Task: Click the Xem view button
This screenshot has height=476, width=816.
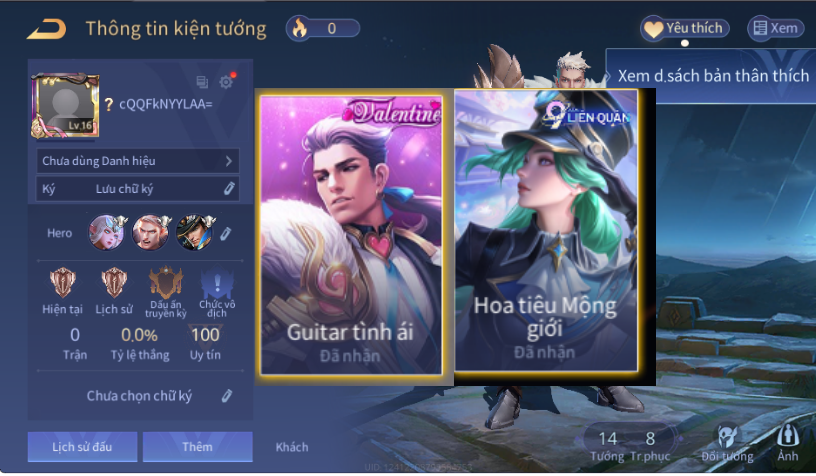Action: pos(776,28)
